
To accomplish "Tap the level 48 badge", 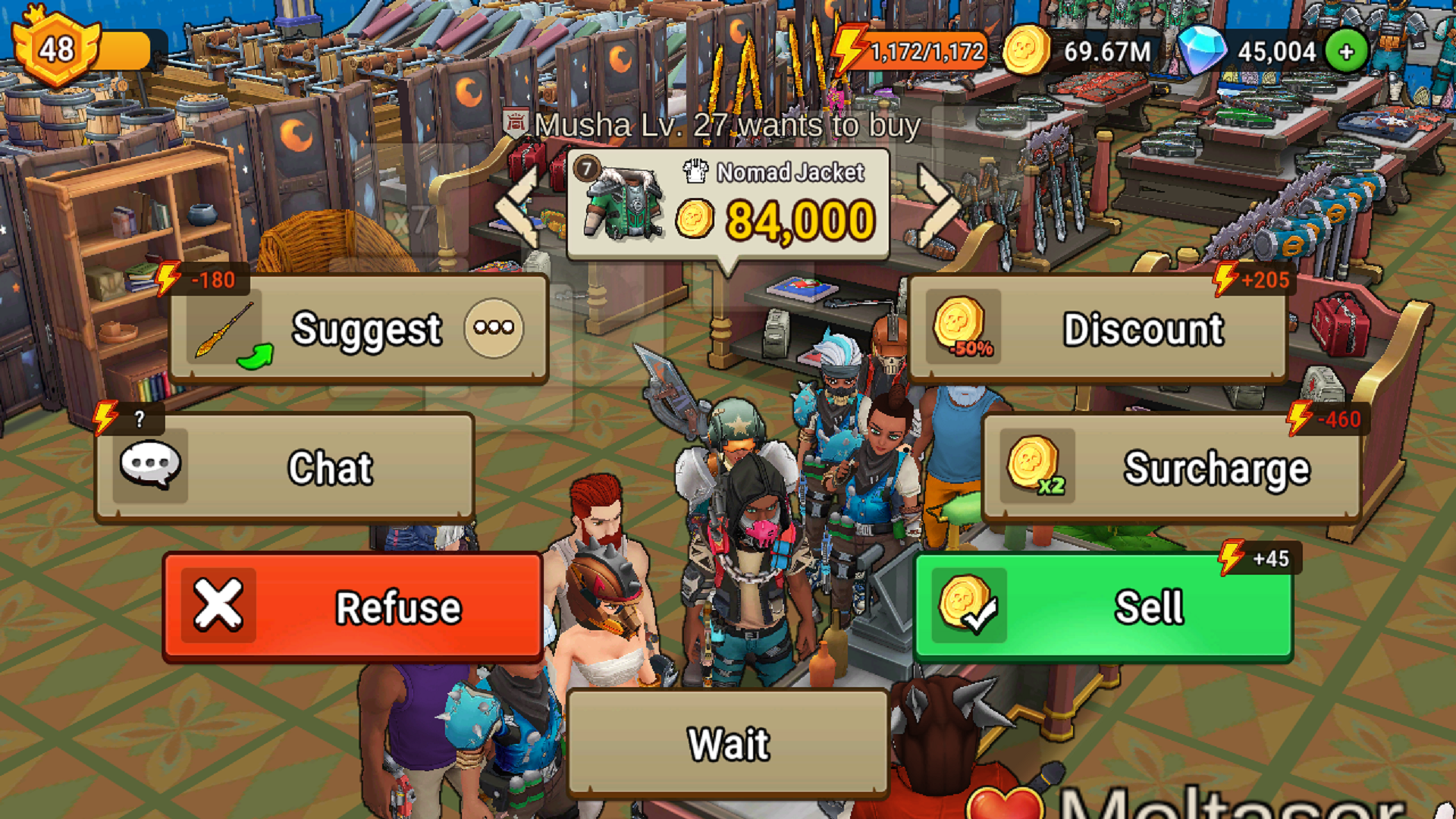I will [57, 48].
